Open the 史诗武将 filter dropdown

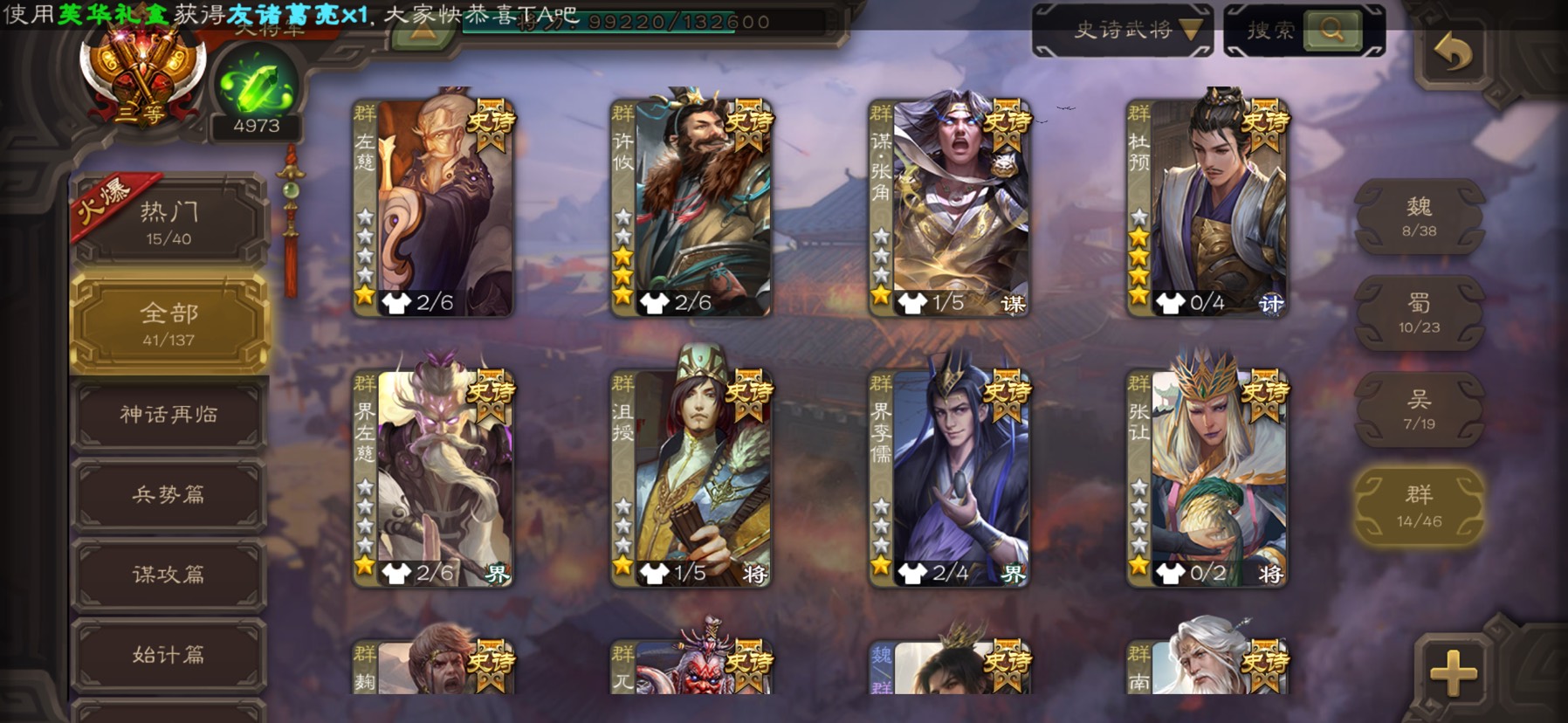1123,31
